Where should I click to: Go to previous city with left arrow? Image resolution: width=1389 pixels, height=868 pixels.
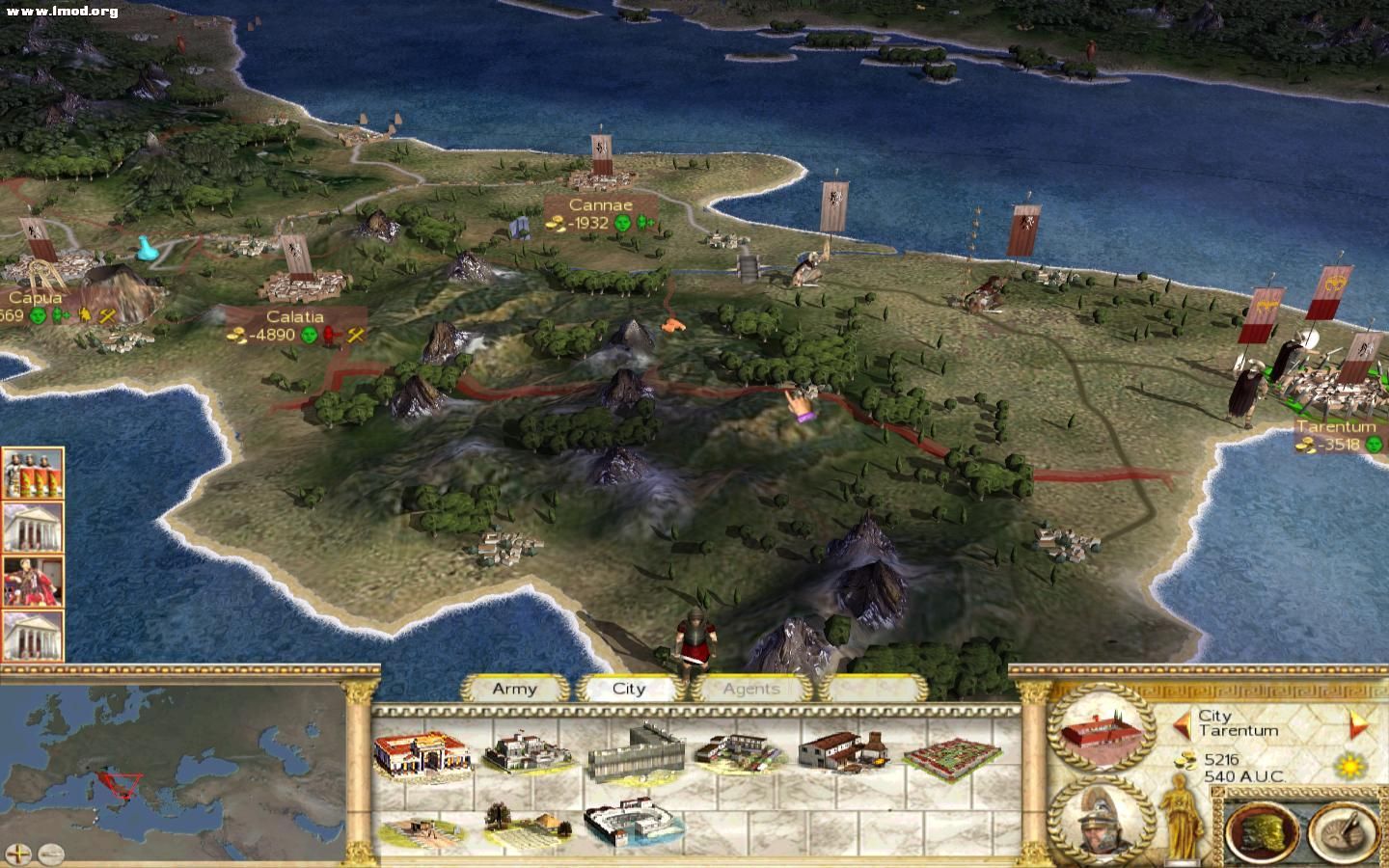[1182, 723]
